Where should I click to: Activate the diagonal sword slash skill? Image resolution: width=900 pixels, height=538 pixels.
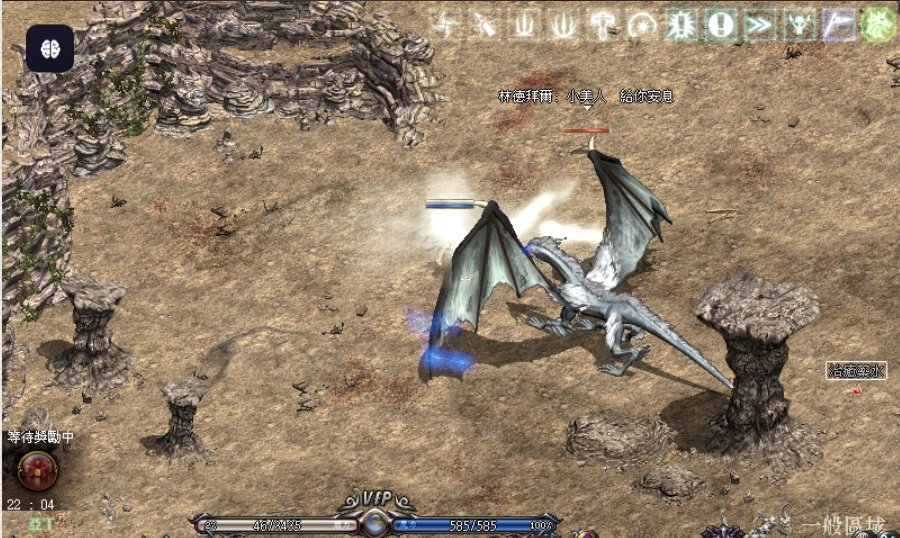(483, 25)
